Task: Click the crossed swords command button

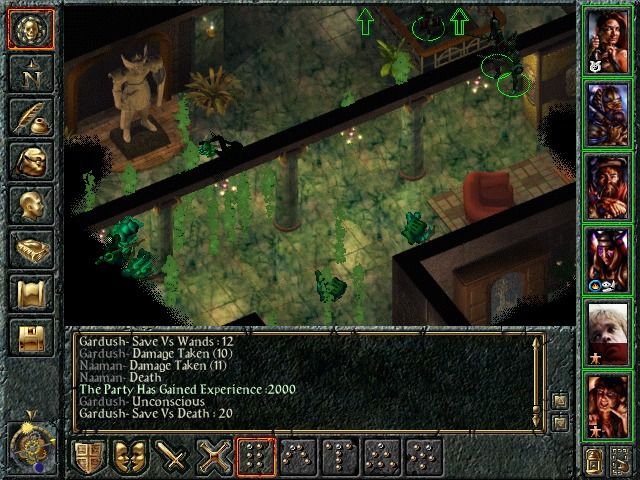Action: point(214,456)
